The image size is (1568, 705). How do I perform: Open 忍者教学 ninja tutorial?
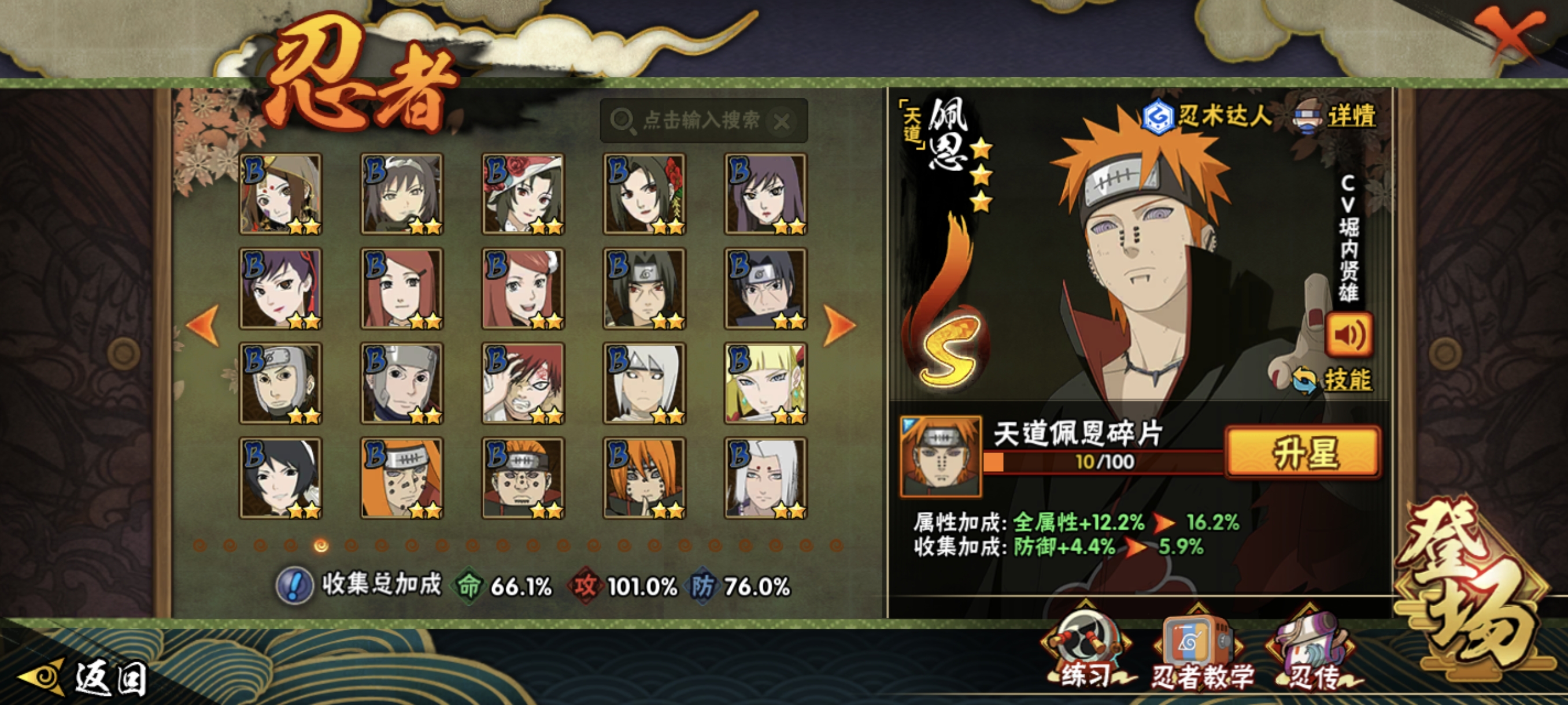1199,655
